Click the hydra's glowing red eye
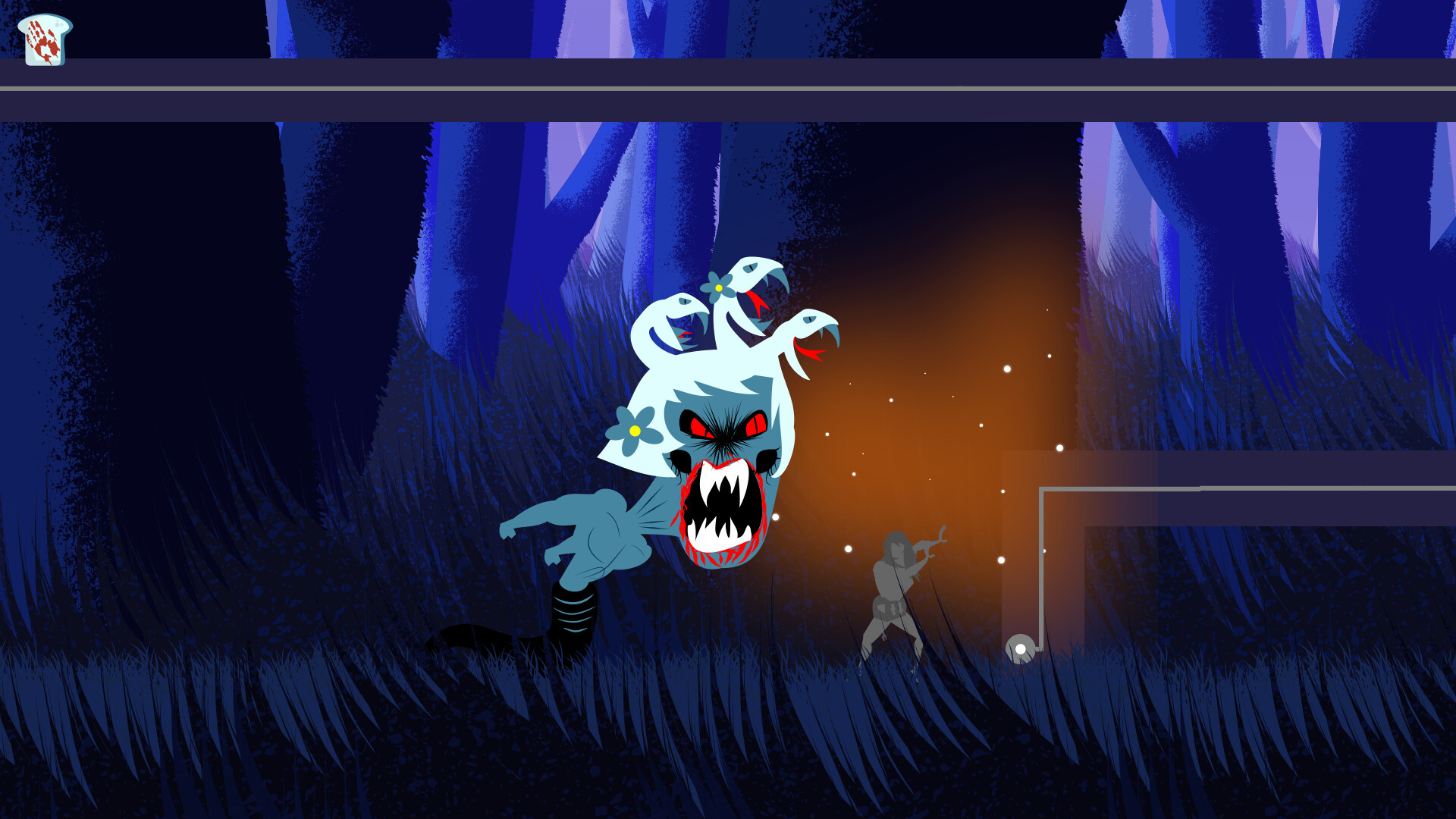Viewport: 1456px width, 819px height. 755,425
